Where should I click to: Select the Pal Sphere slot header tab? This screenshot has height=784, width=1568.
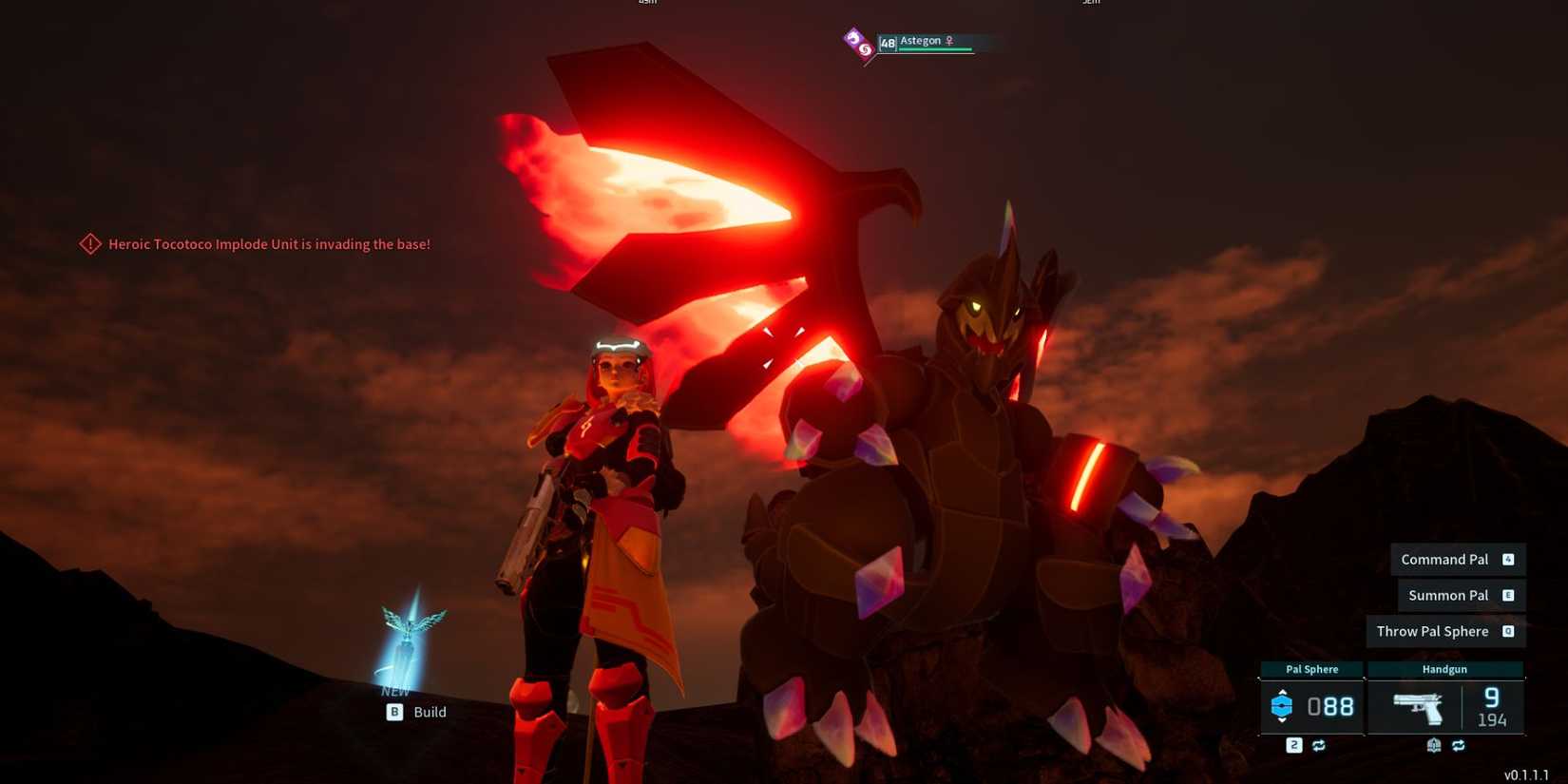[x=1312, y=669]
